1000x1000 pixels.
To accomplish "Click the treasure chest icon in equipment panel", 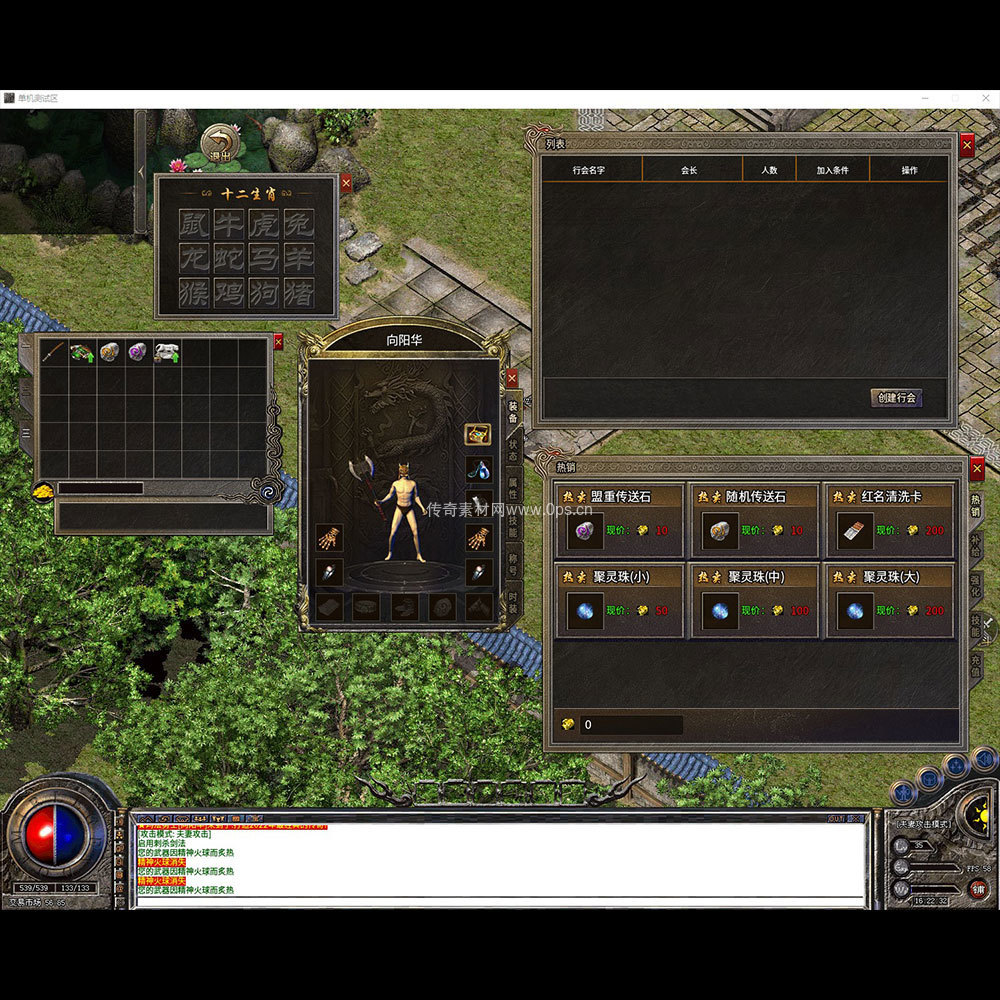I will coord(478,435).
